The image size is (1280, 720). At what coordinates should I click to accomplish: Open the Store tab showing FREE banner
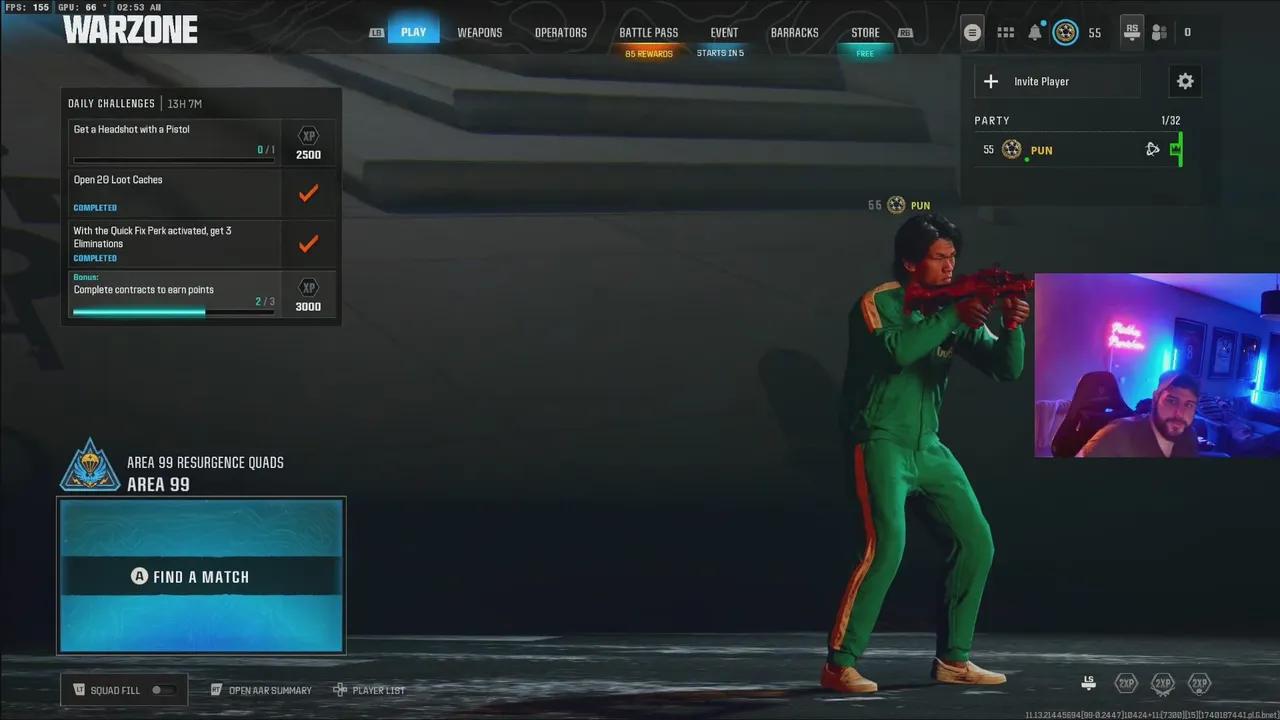coord(865,32)
